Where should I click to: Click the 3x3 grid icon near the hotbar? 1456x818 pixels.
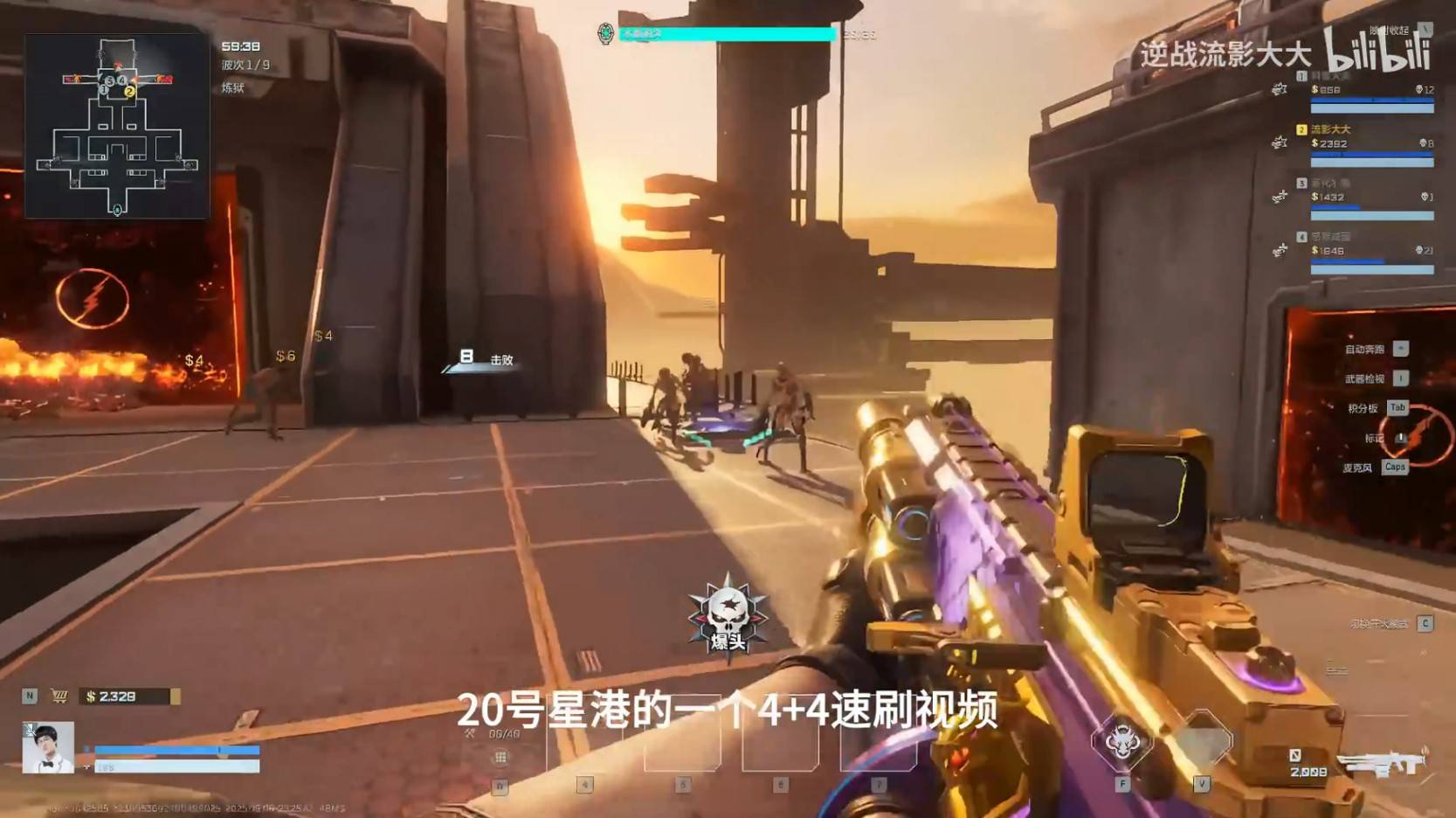(x=500, y=757)
